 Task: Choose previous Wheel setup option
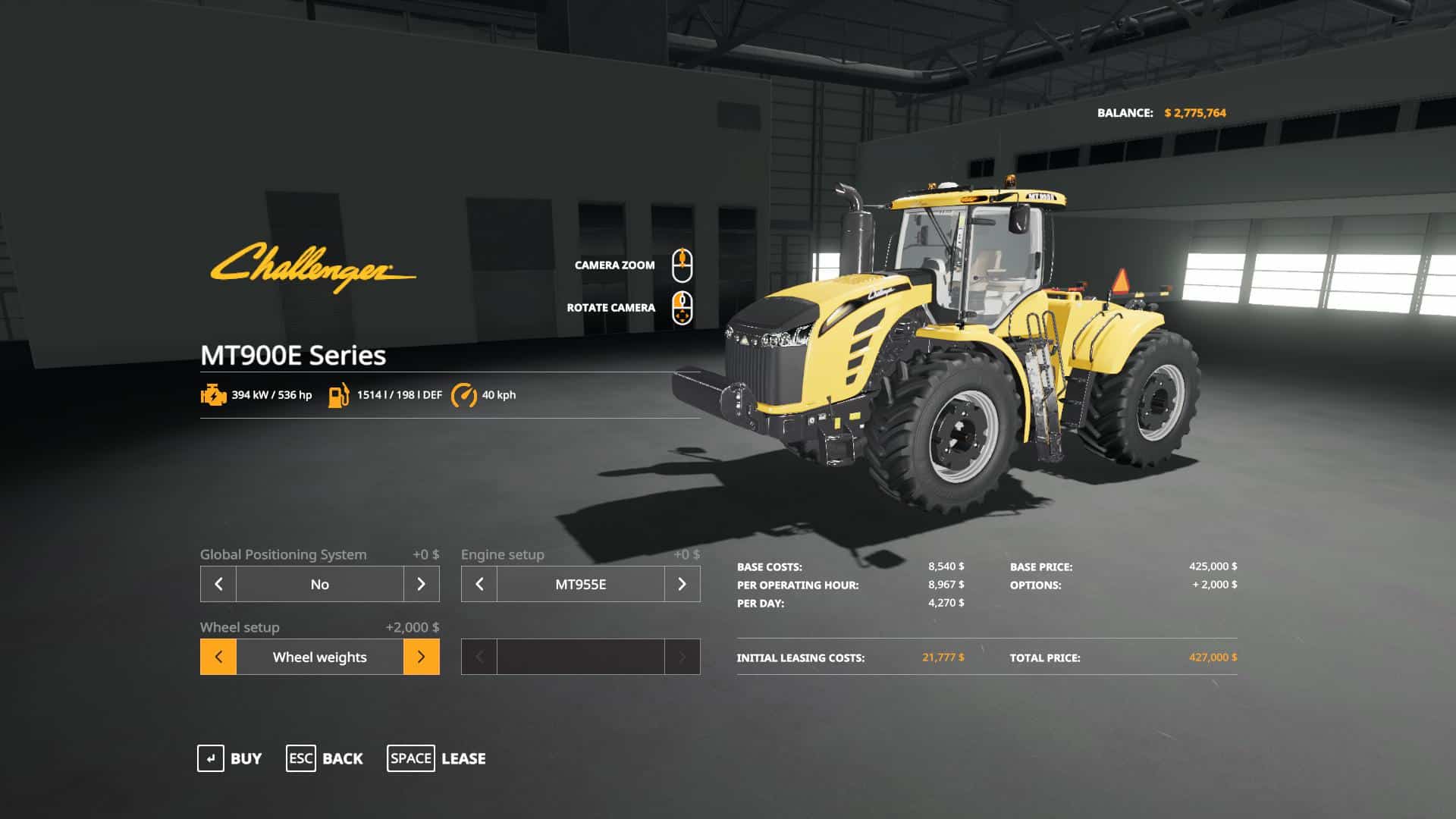(x=218, y=657)
